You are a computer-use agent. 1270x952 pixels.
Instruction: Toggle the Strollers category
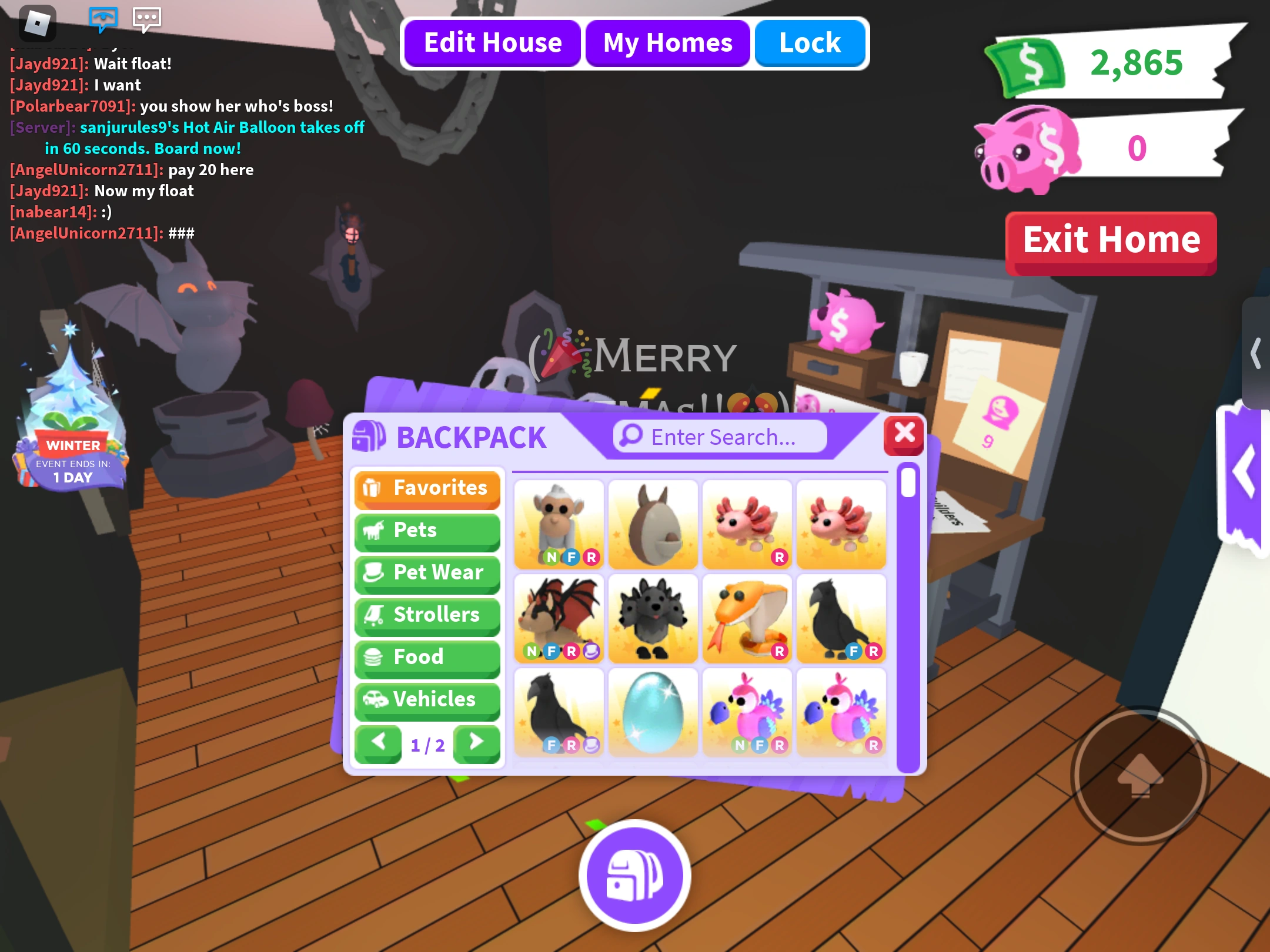click(427, 615)
